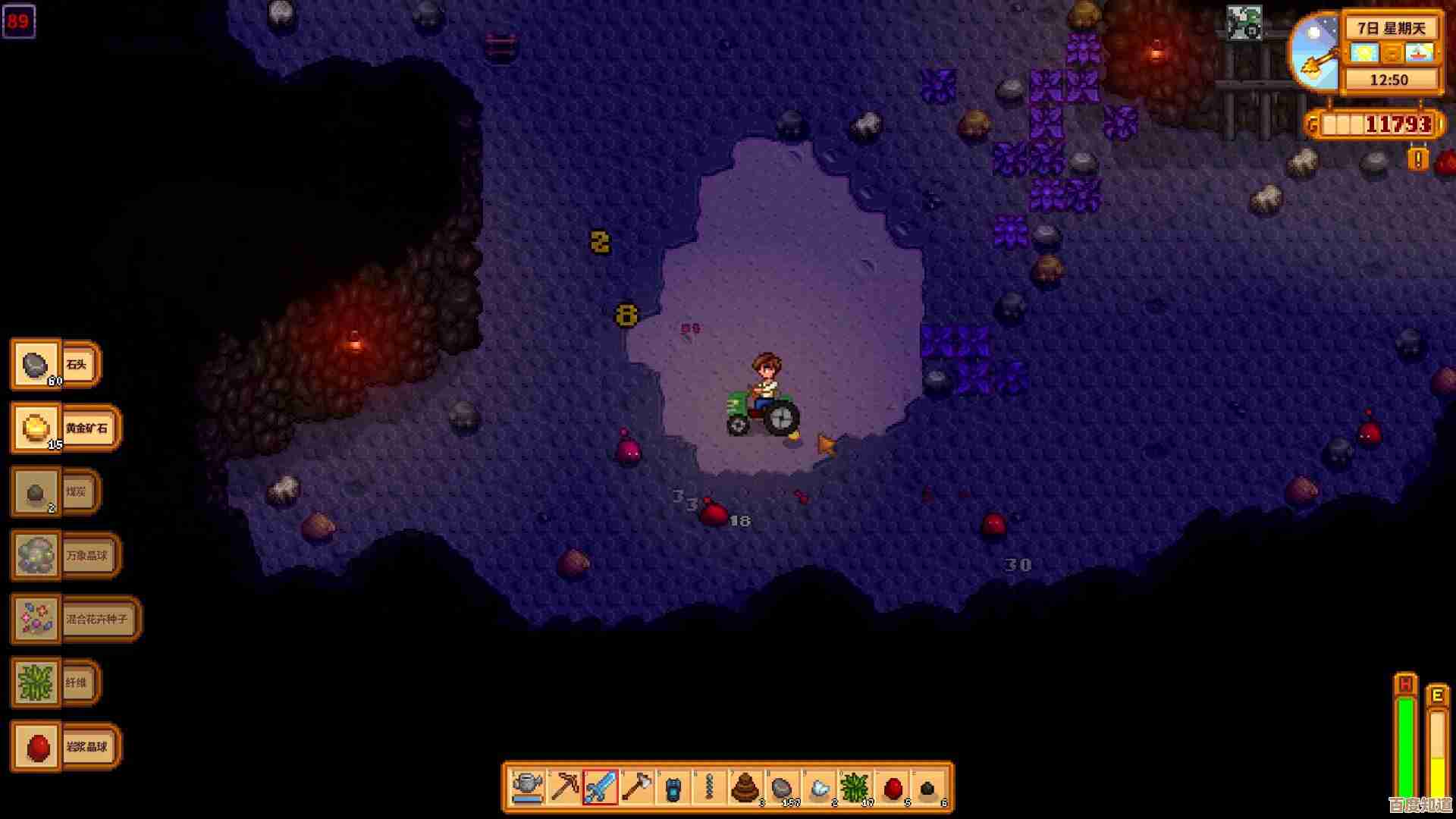
Task: Select the white crystal stack of 2
Action: click(x=819, y=788)
